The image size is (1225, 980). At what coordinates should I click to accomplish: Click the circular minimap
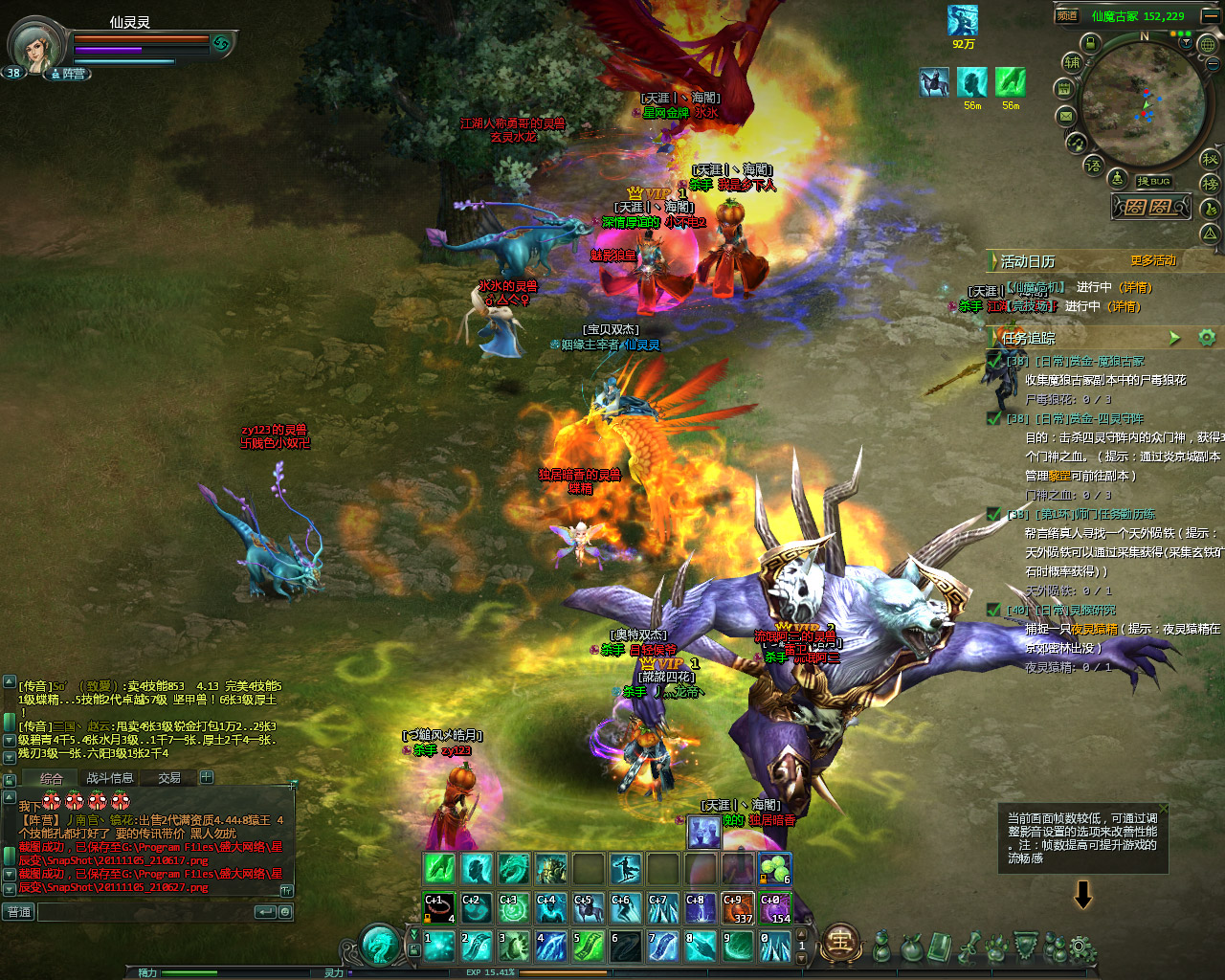click(1142, 103)
